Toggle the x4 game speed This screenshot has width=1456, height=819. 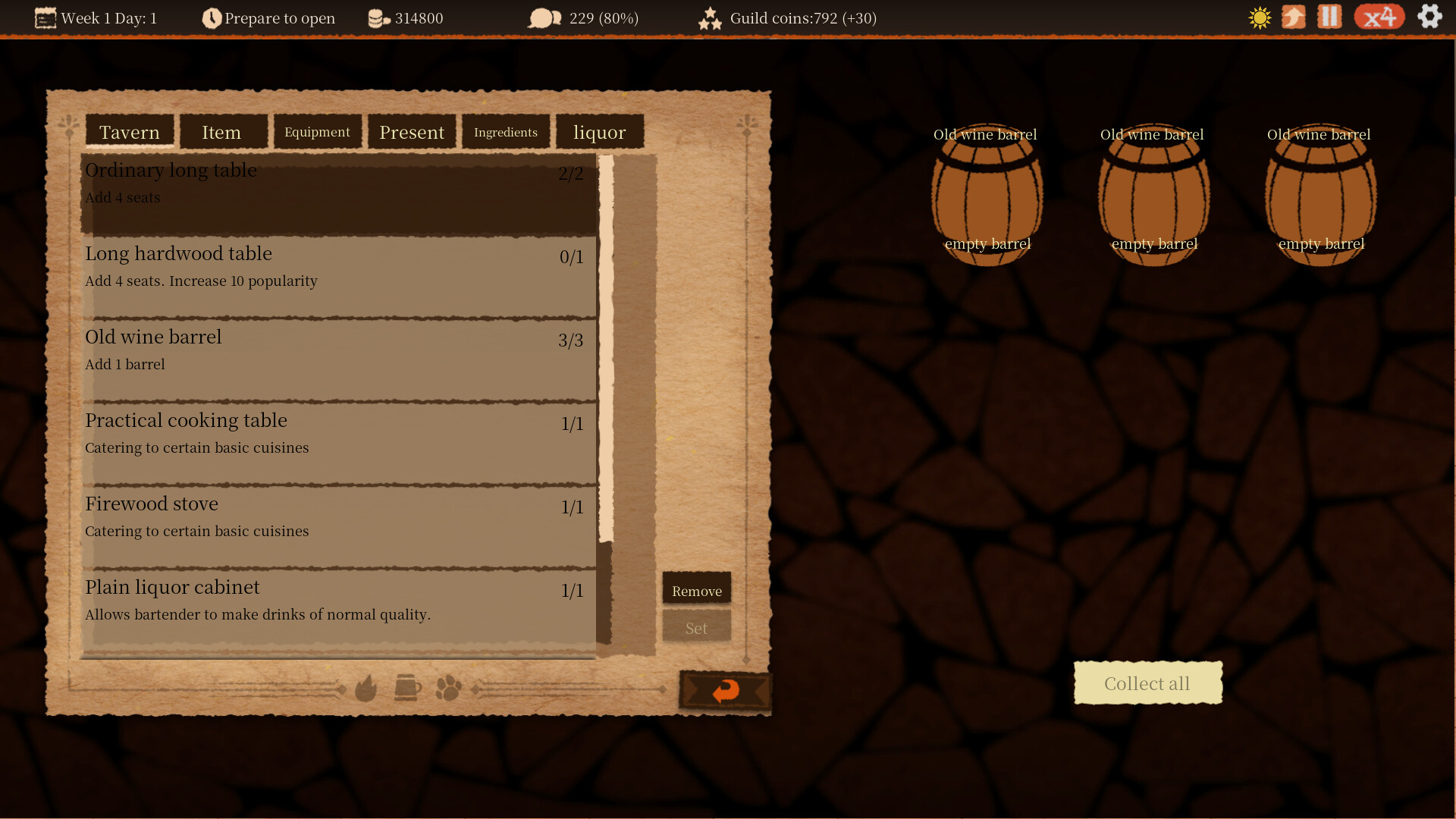coord(1379,17)
